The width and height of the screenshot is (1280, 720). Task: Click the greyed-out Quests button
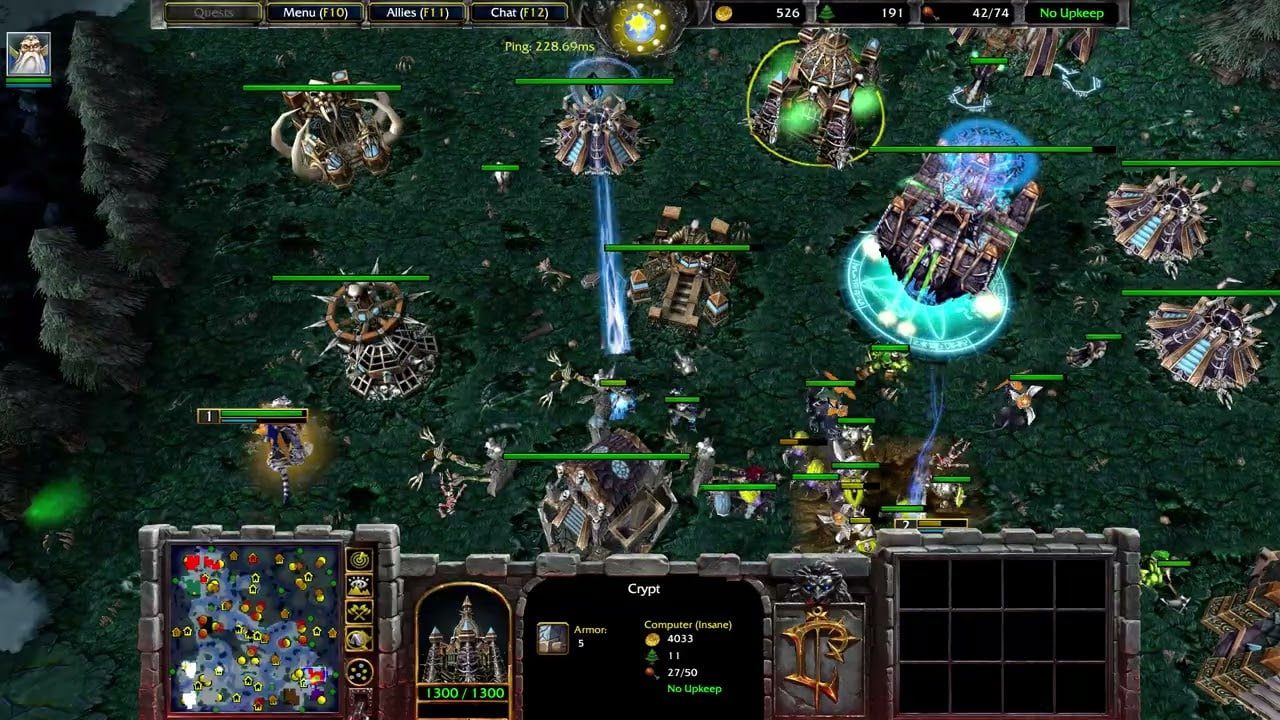point(212,13)
